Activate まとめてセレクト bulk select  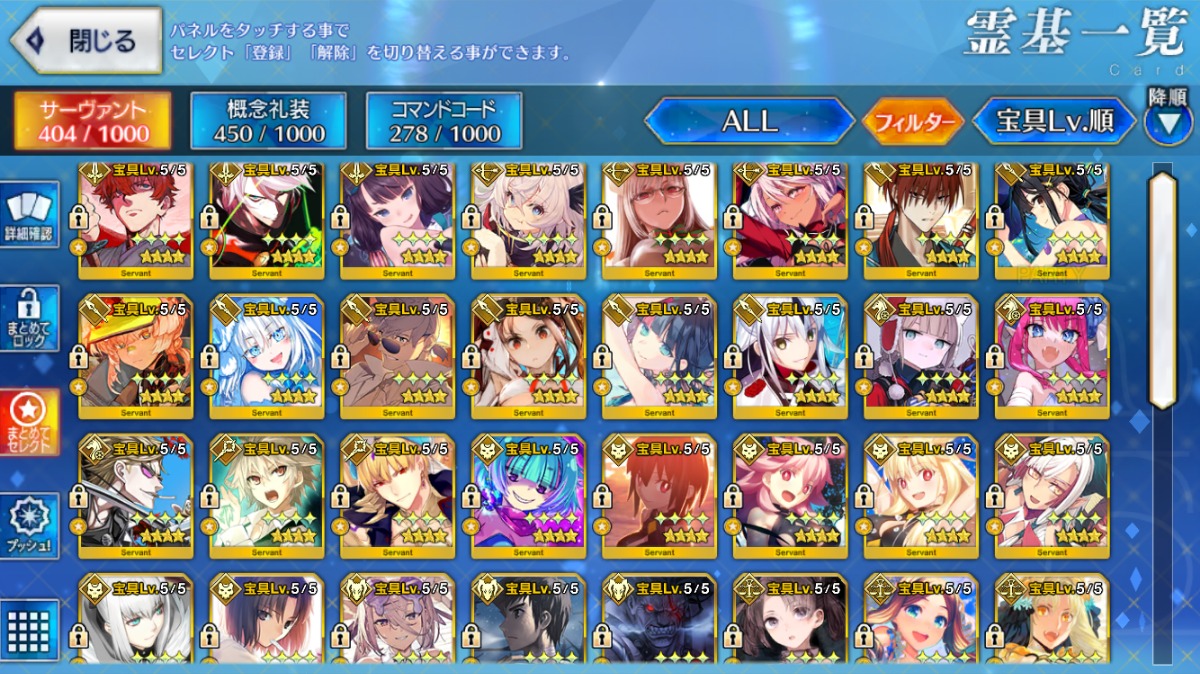click(29, 421)
